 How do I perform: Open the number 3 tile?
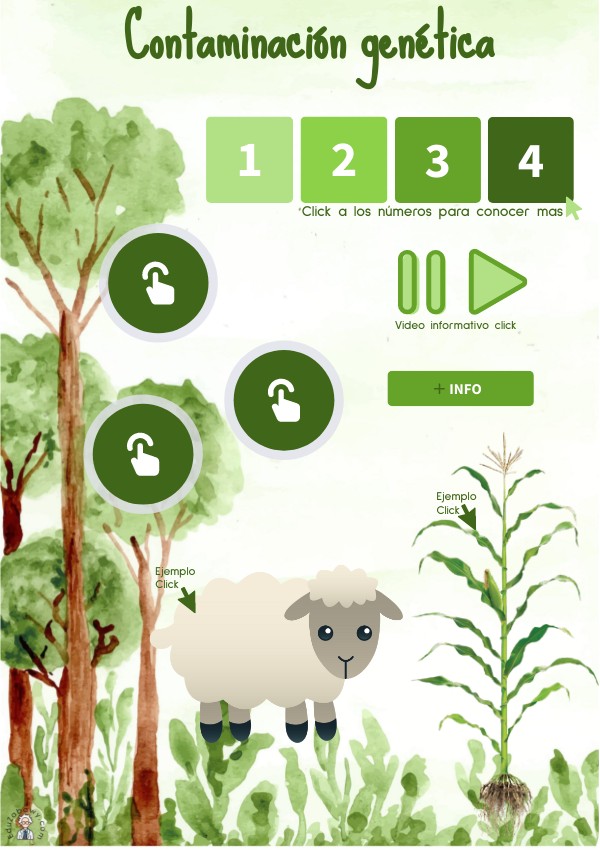click(x=437, y=160)
